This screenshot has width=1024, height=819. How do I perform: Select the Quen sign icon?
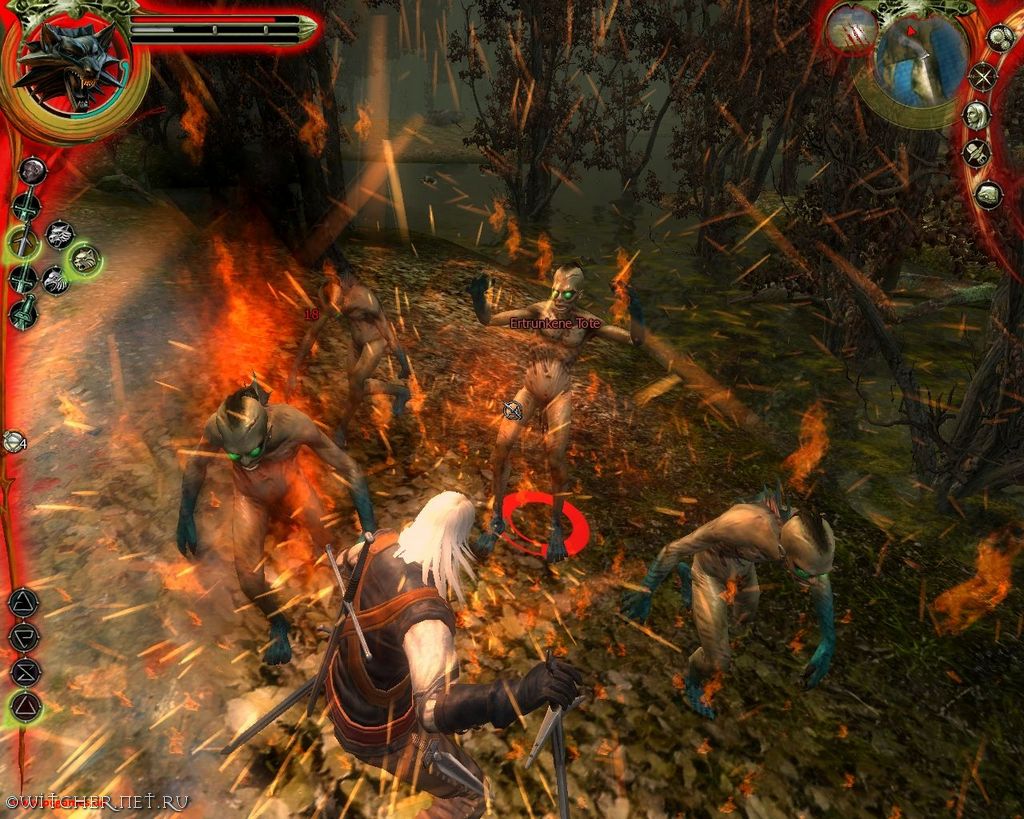pos(23,636)
